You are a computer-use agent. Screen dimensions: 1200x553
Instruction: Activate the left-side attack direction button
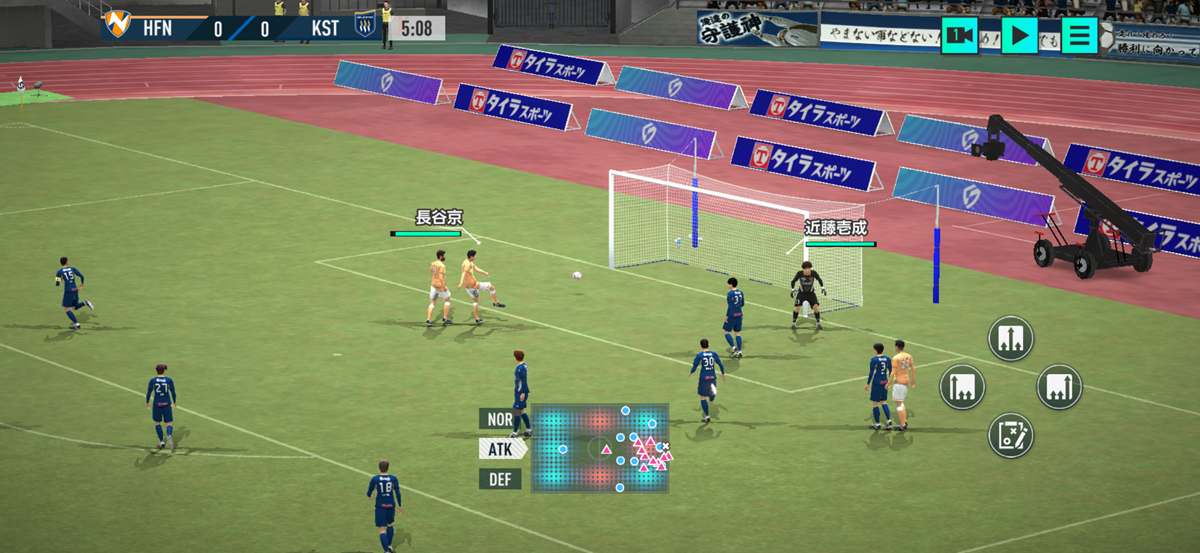[962, 387]
